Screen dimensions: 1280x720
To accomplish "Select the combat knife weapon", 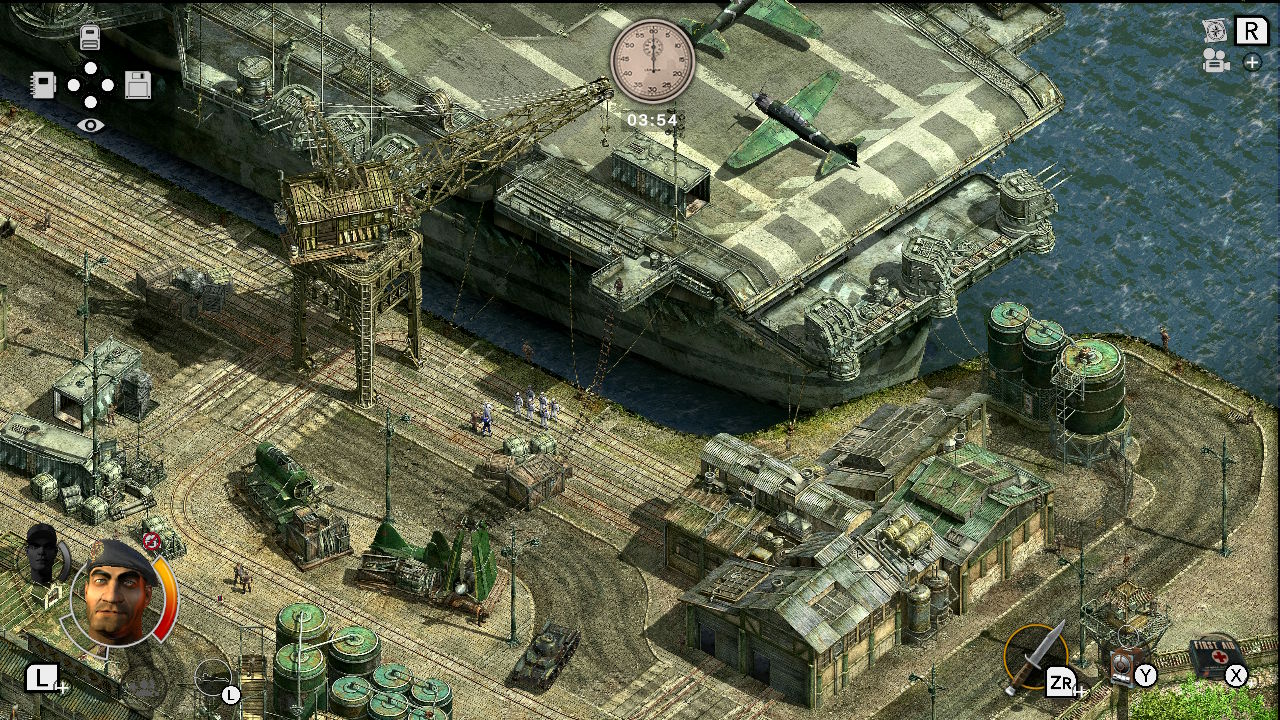I will click(1035, 658).
